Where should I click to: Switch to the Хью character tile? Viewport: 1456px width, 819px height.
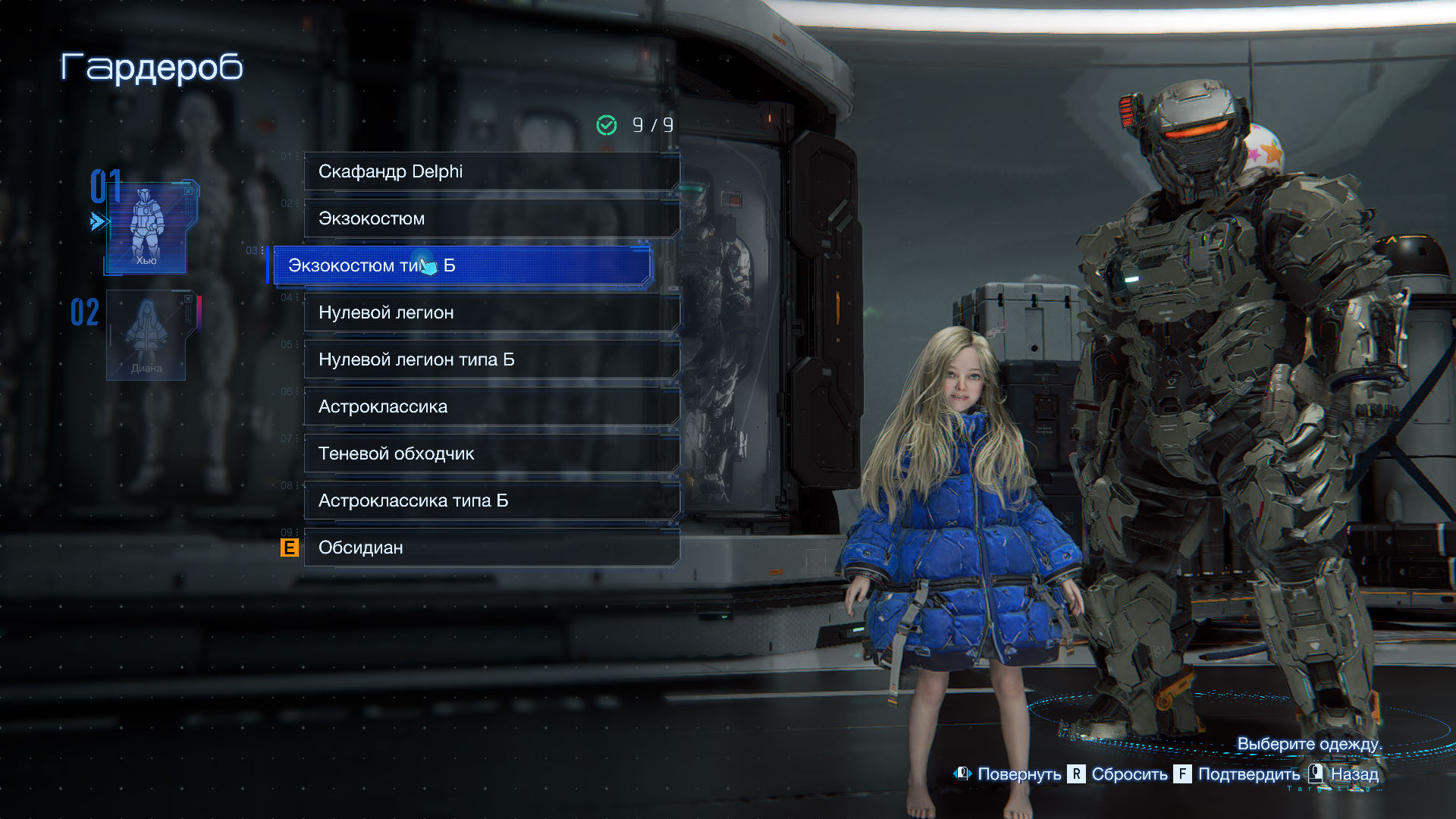146,227
